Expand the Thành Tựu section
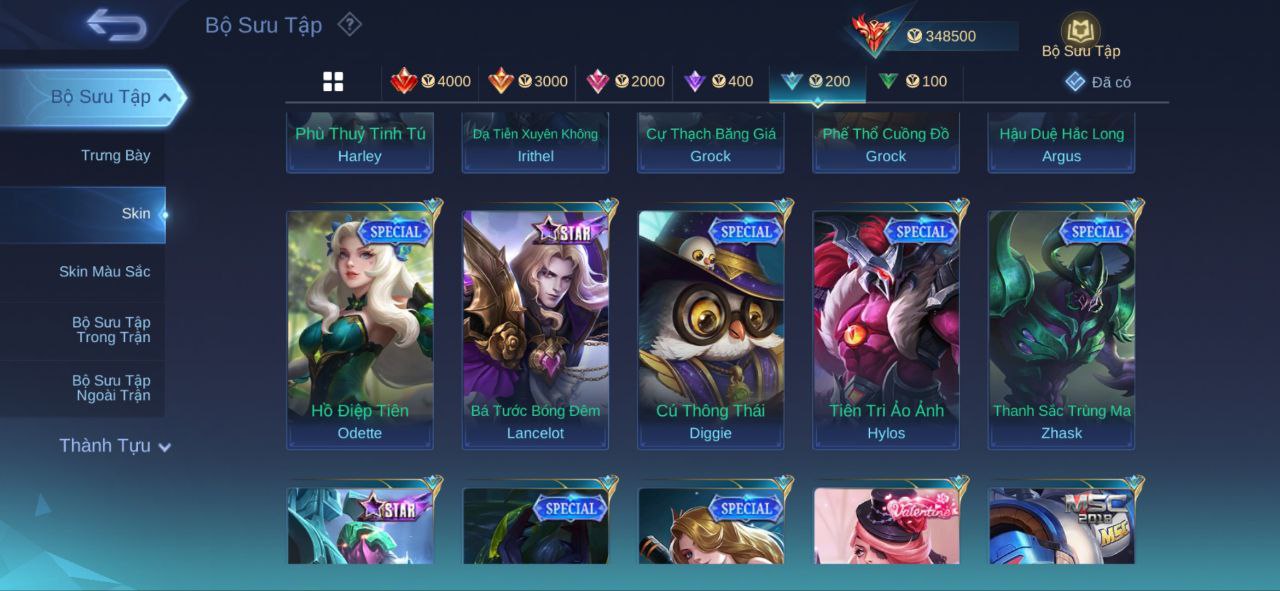The width and height of the screenshot is (1280, 591). [x=115, y=446]
